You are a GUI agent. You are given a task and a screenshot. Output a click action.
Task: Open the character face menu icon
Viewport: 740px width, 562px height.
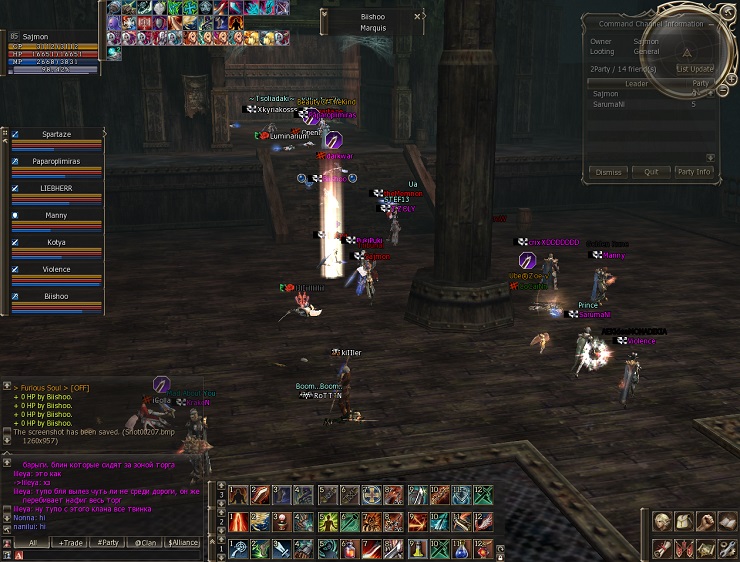[662, 522]
